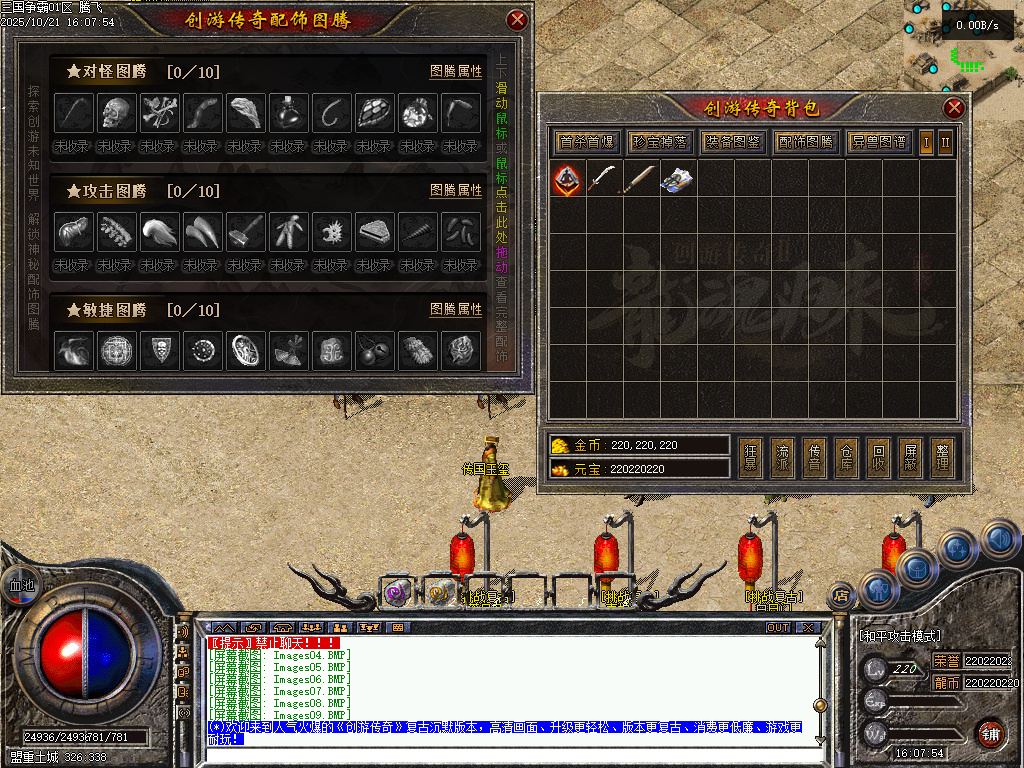1024x768 pixels.
Task: Click the OUT button on chat bar
Action: coord(777,627)
